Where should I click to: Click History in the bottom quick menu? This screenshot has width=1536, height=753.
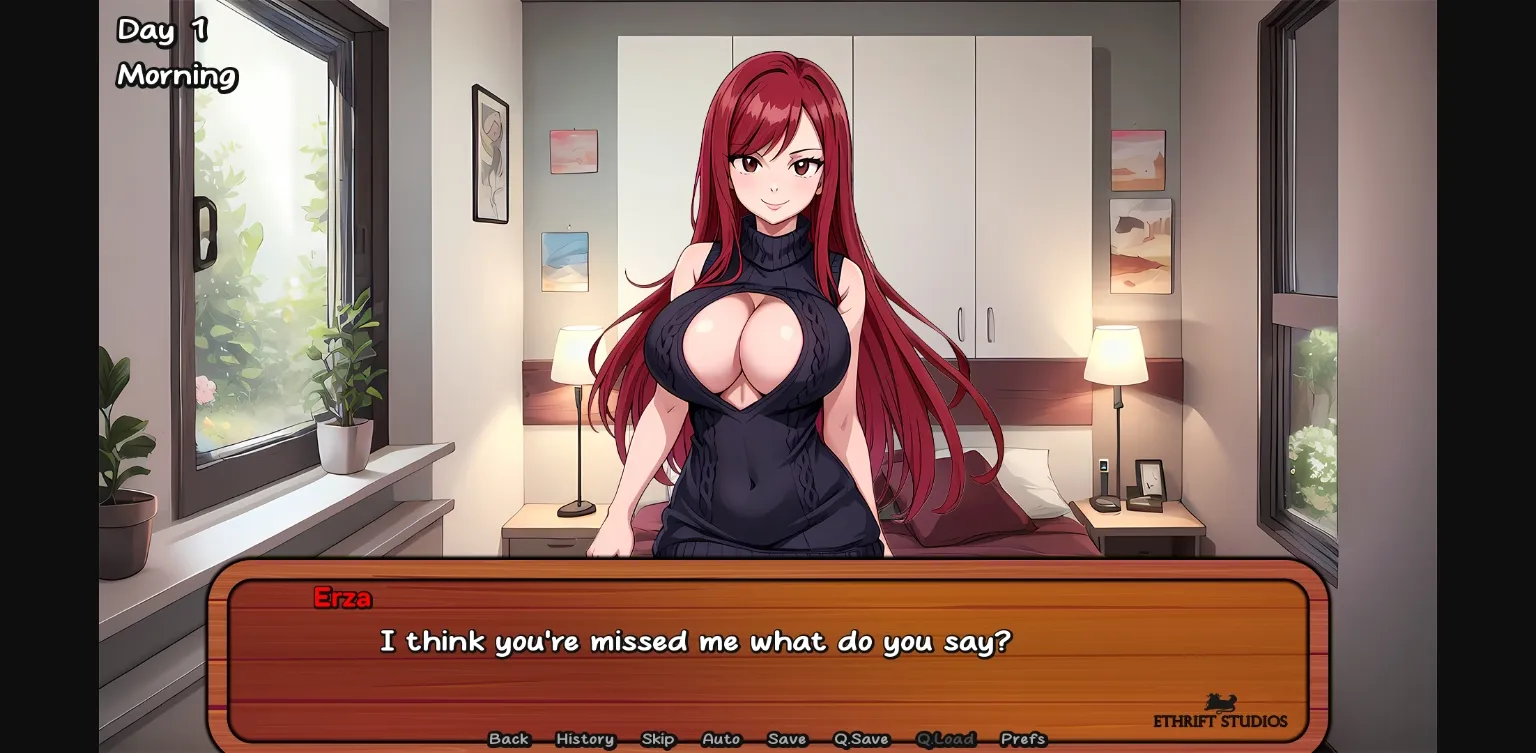pyautogui.click(x=585, y=739)
